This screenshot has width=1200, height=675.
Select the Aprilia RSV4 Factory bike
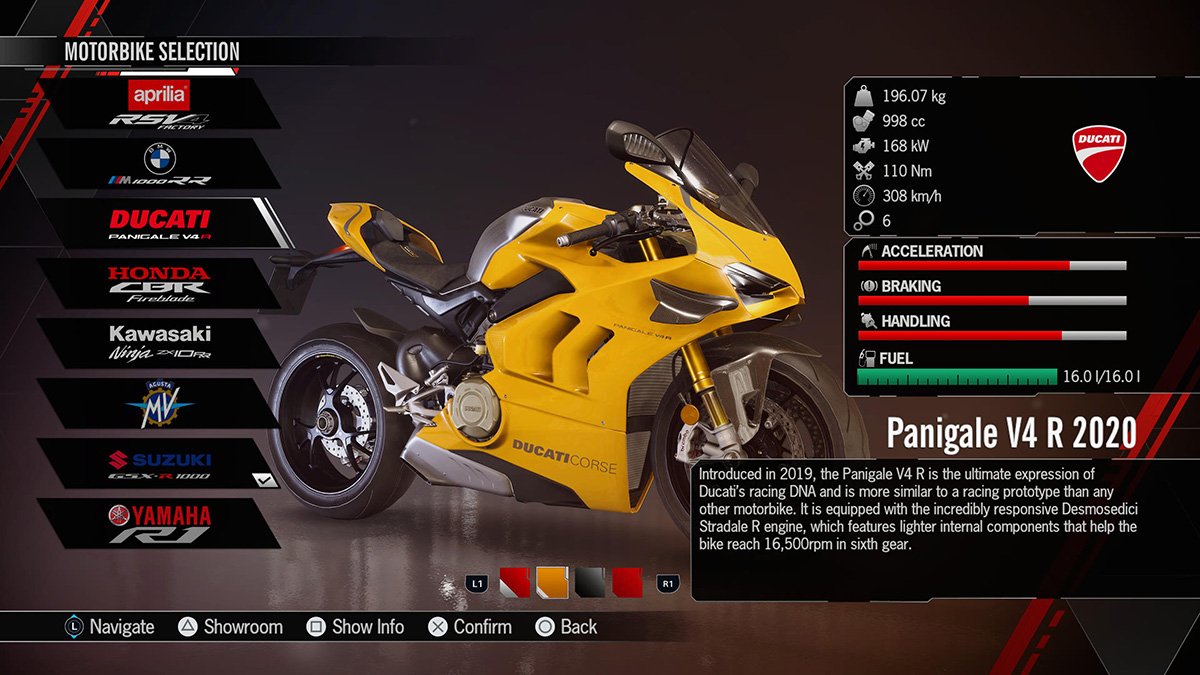point(158,104)
